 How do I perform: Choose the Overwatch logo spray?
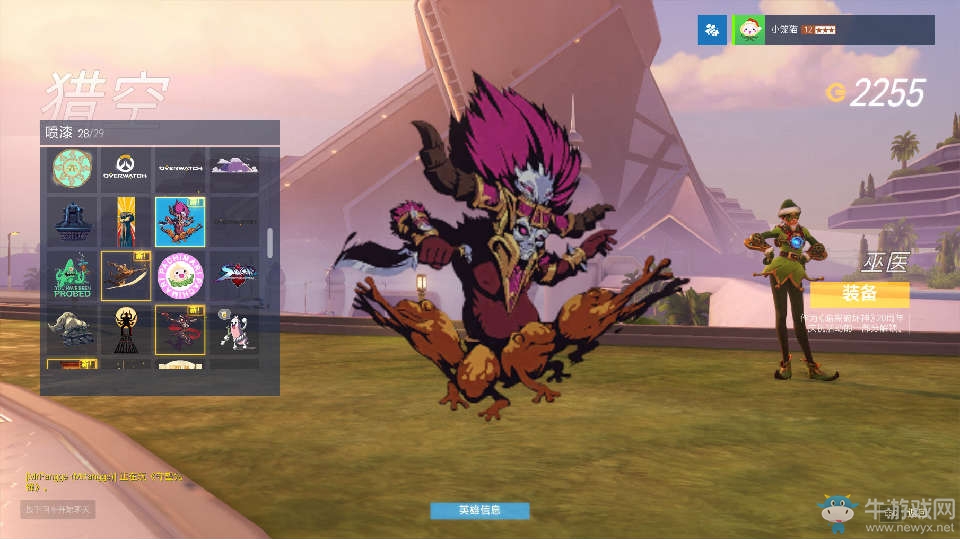126,169
